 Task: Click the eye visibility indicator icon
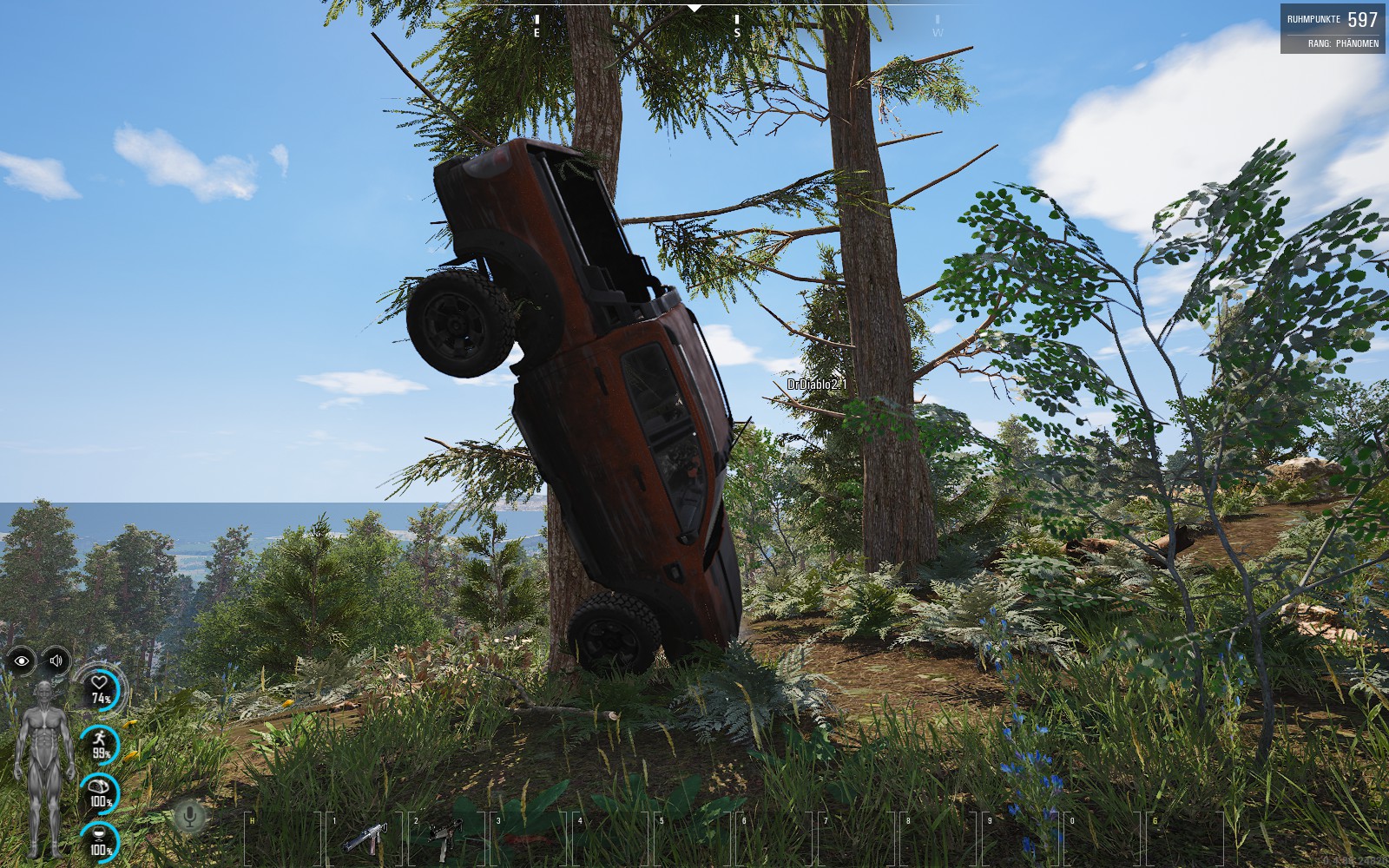point(22,661)
